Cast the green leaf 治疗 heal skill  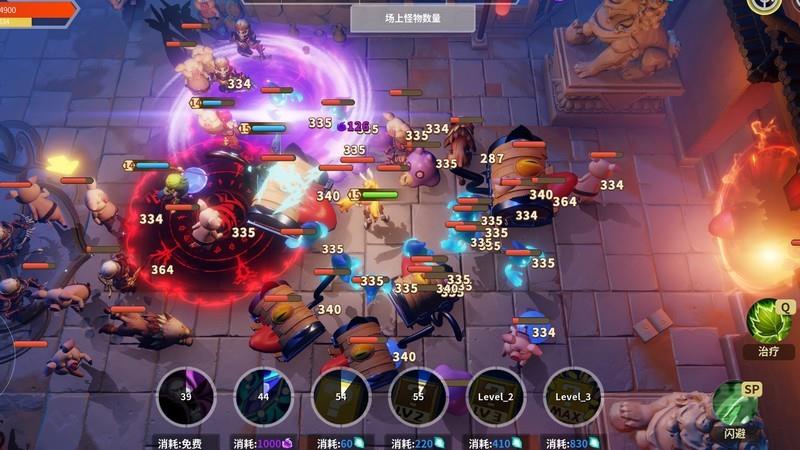tap(768, 322)
